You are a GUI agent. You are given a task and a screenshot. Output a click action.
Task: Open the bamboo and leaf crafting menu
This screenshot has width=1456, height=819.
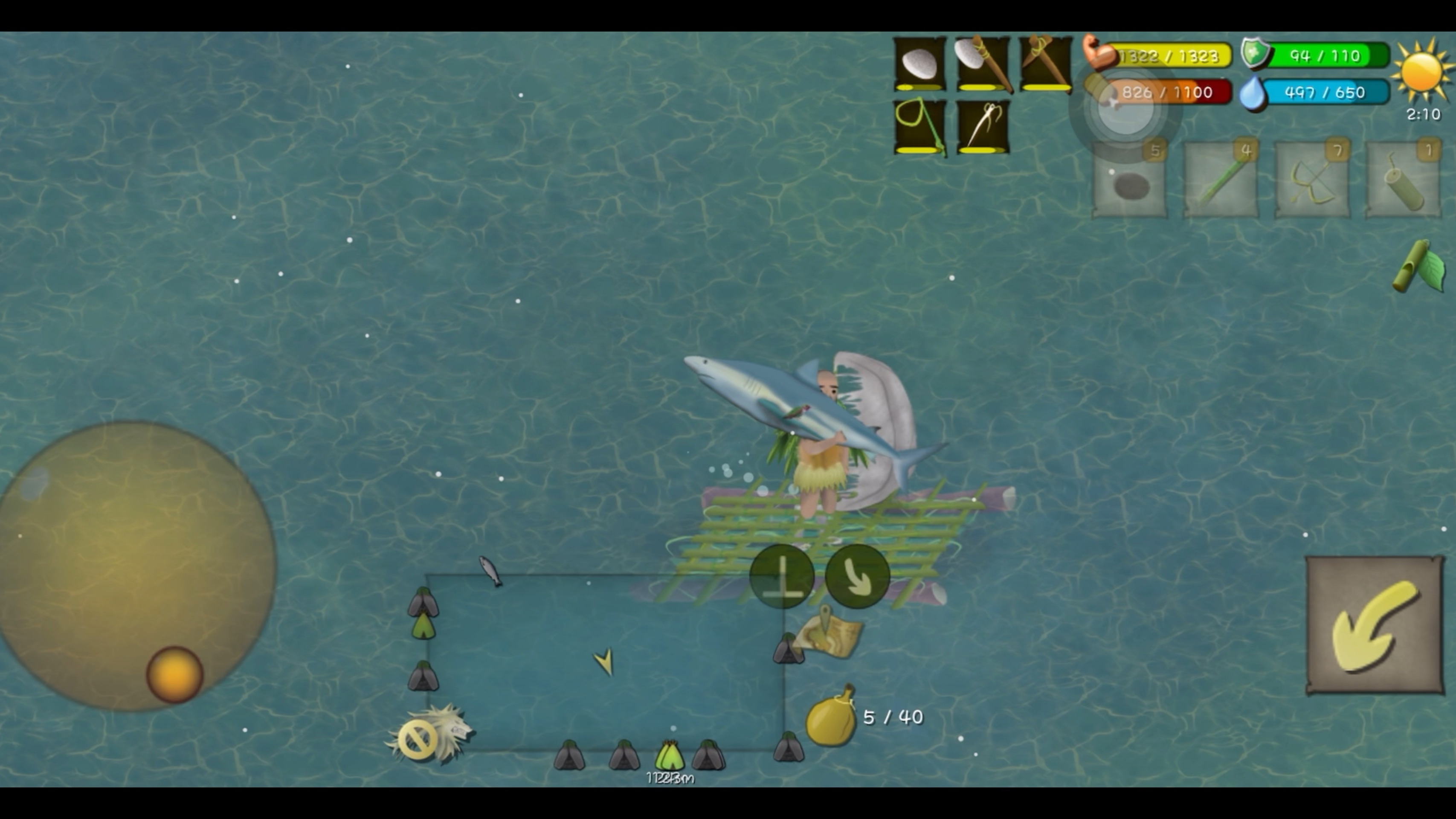click(1419, 267)
